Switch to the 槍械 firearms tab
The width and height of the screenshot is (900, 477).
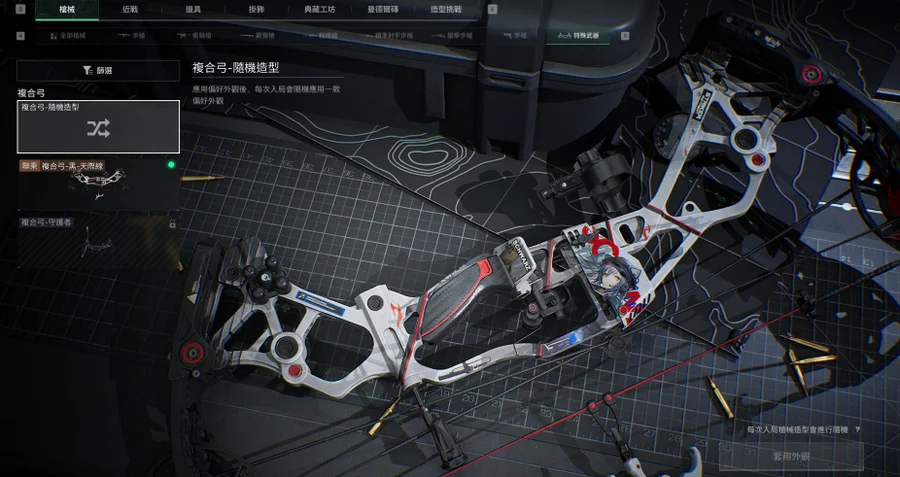coord(67,9)
